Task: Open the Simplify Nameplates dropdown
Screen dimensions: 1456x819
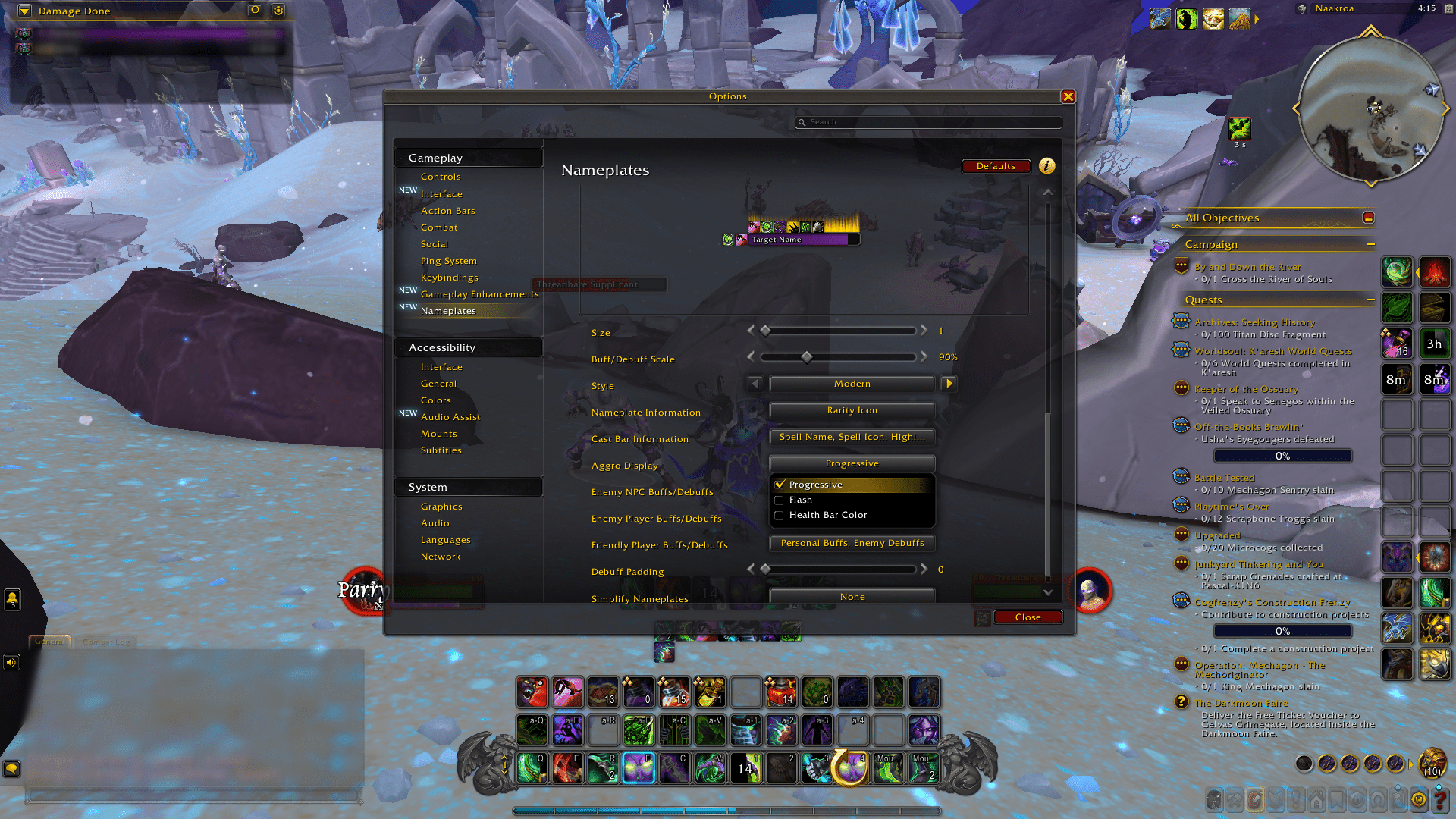Action: click(x=852, y=597)
